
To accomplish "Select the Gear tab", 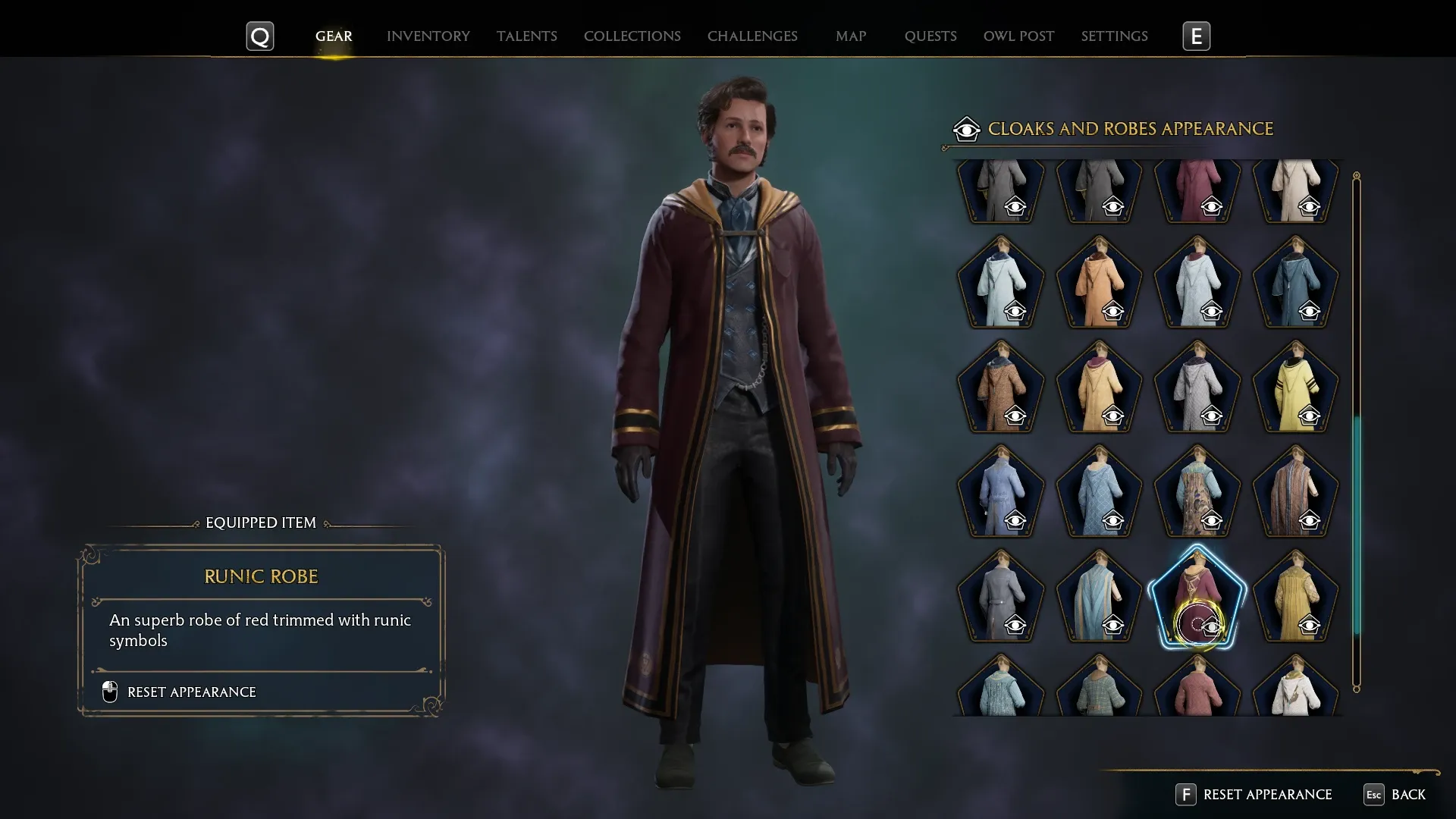I will pos(334,36).
